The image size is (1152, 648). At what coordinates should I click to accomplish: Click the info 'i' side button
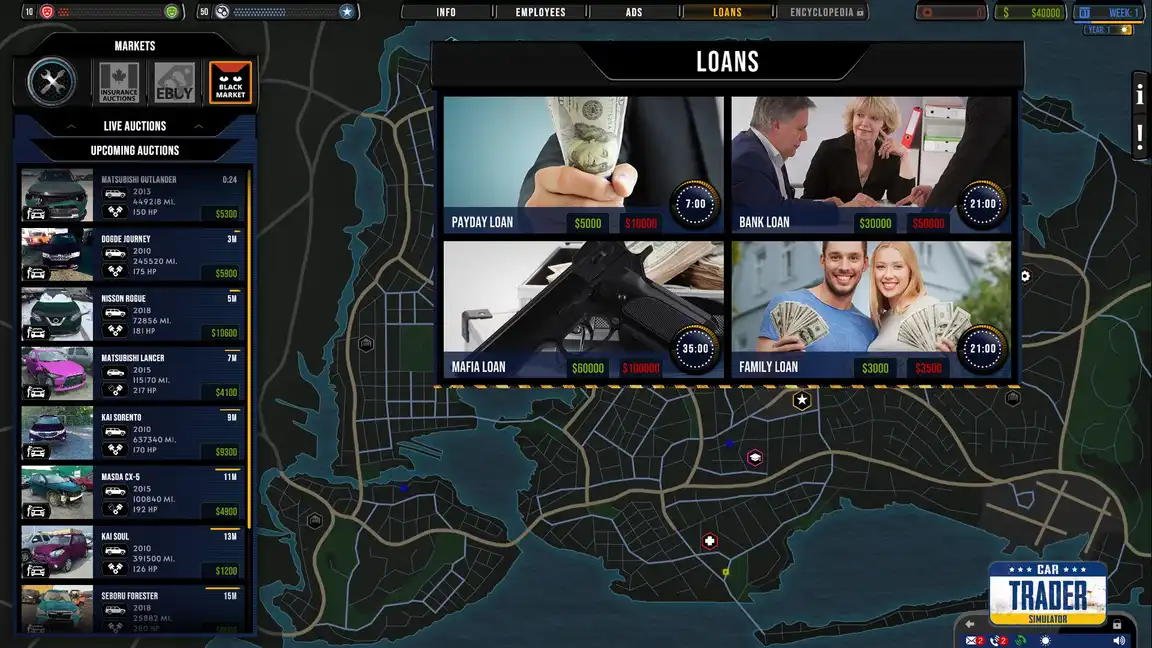point(1140,94)
